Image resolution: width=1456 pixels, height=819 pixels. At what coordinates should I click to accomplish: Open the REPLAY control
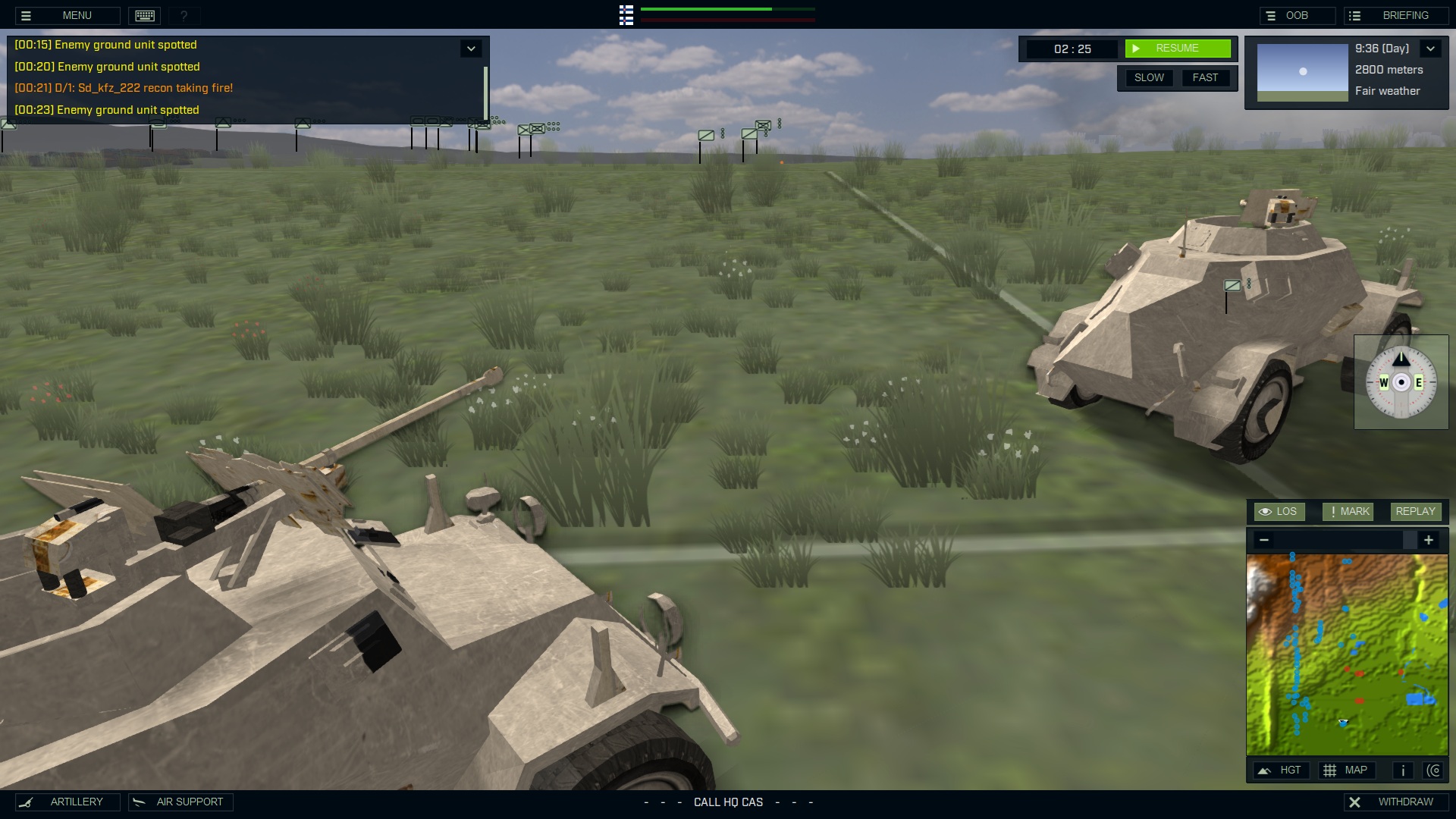coord(1415,512)
